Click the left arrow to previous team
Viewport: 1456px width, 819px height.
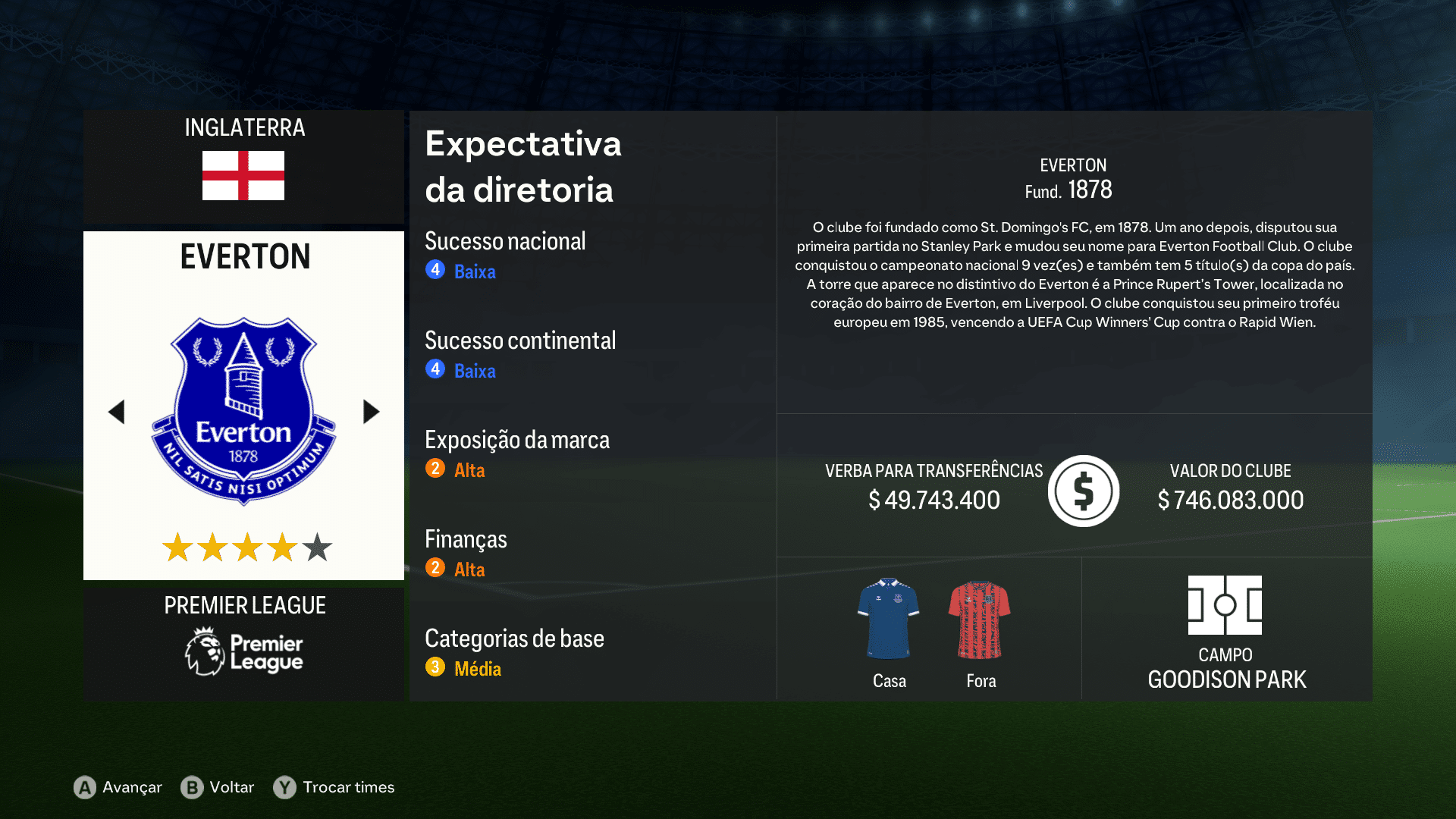(118, 411)
